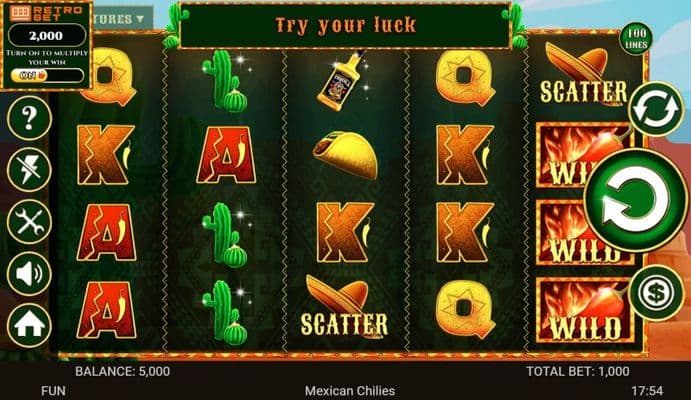
Task: Show the 100 lines paylines info
Action: pos(632,41)
